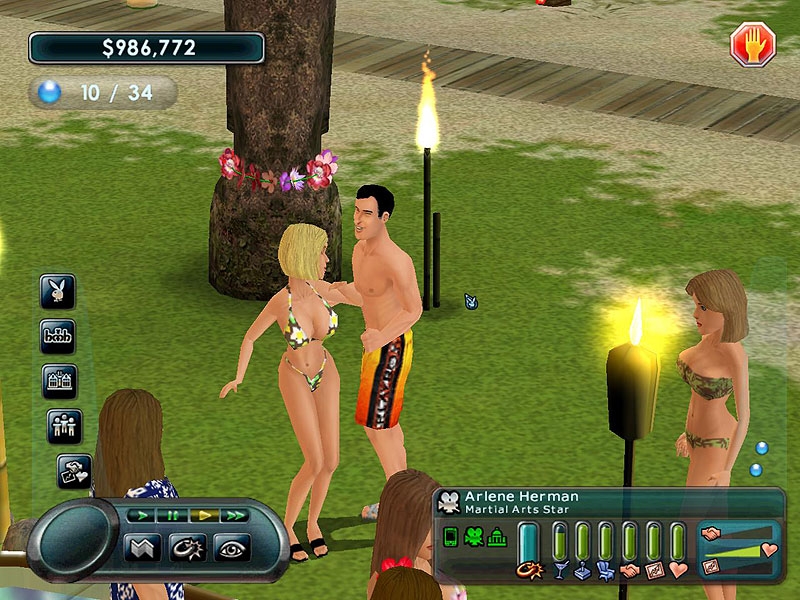
Task: Pause the game
Action: [x=173, y=515]
